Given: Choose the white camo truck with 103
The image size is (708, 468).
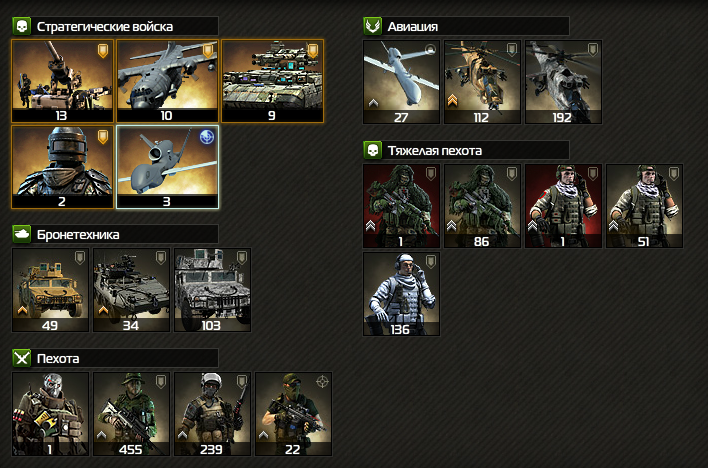Looking at the screenshot, I should pyautogui.click(x=212, y=288).
